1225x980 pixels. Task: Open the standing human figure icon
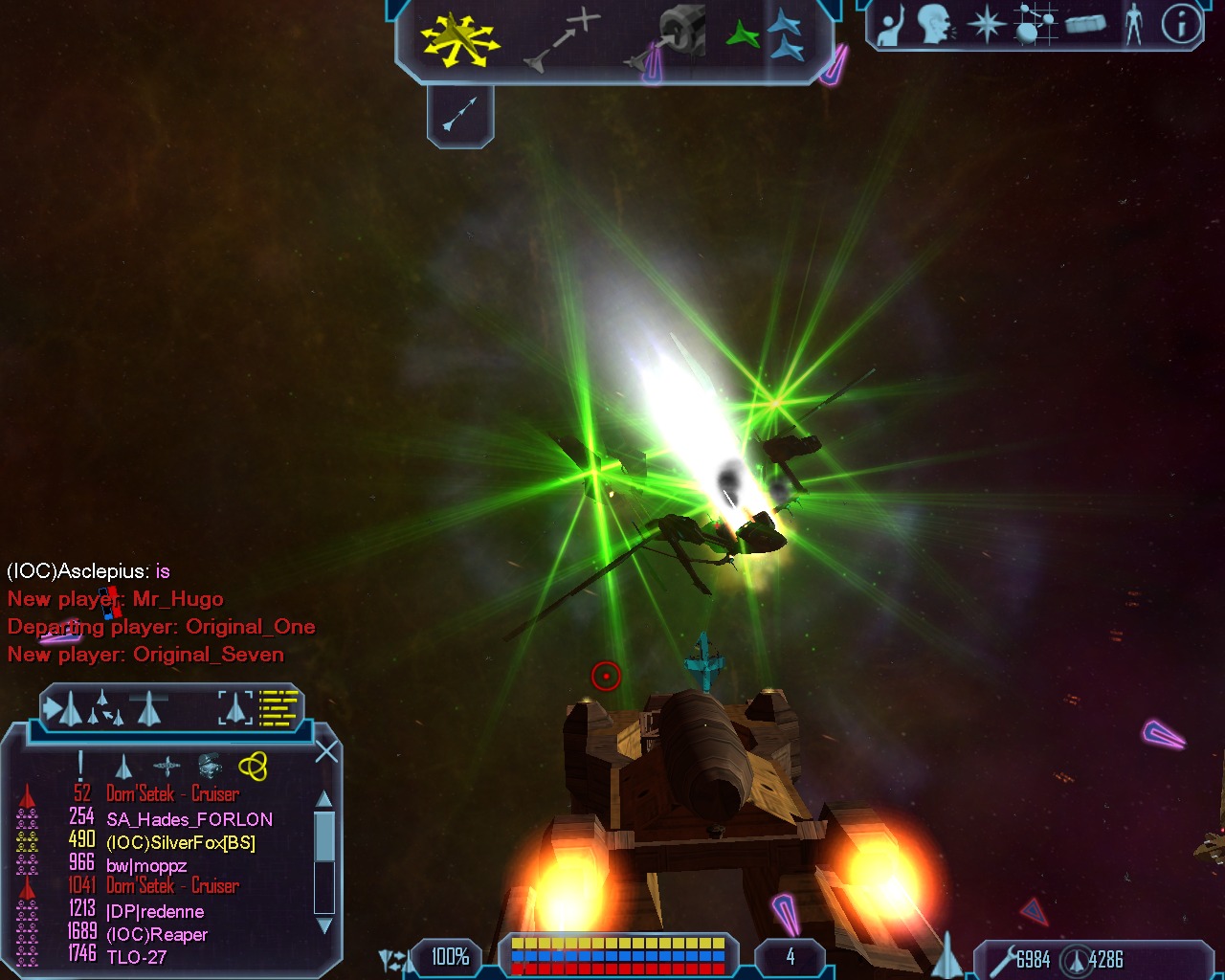pyautogui.click(x=1134, y=25)
